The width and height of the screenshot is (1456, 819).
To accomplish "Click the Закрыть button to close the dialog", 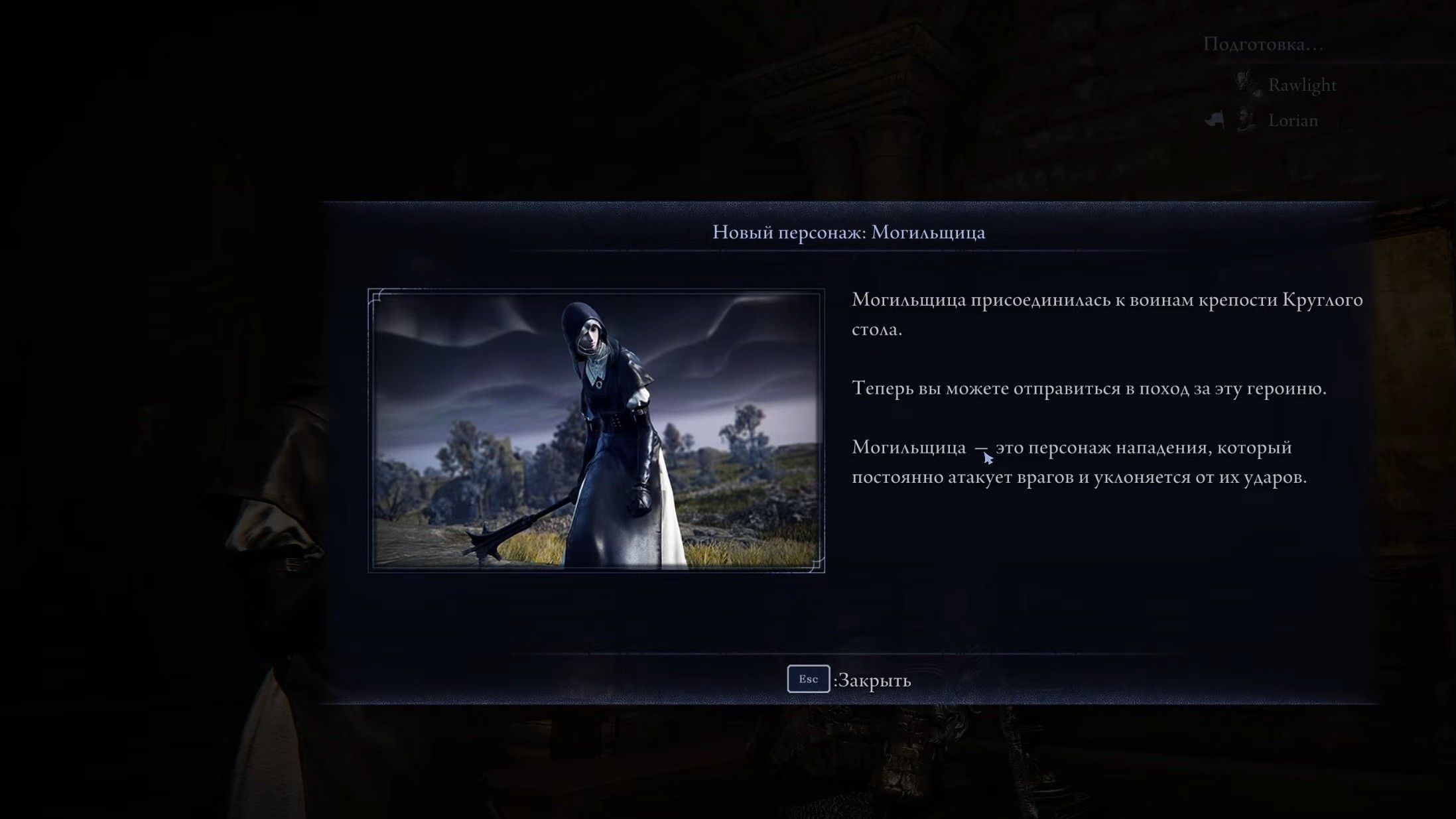I will pos(872,680).
